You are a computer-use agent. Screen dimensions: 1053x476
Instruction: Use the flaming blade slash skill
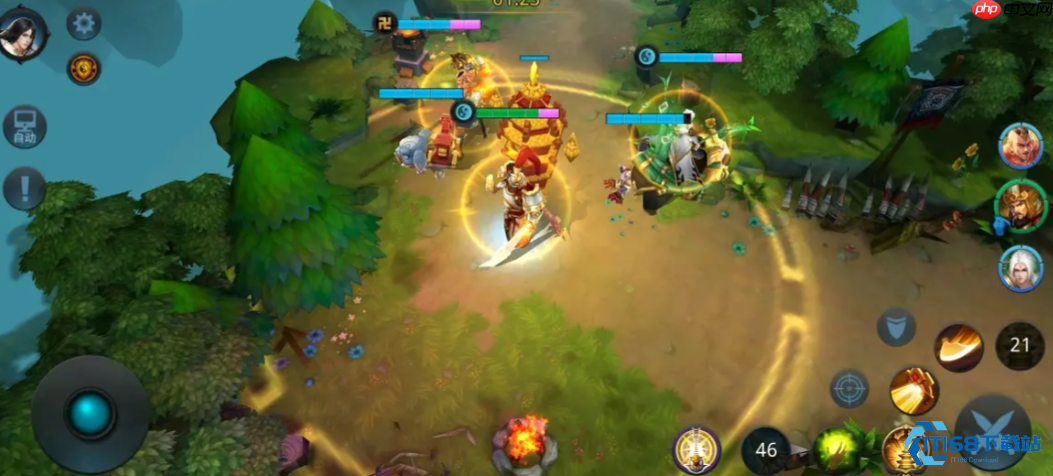[958, 347]
